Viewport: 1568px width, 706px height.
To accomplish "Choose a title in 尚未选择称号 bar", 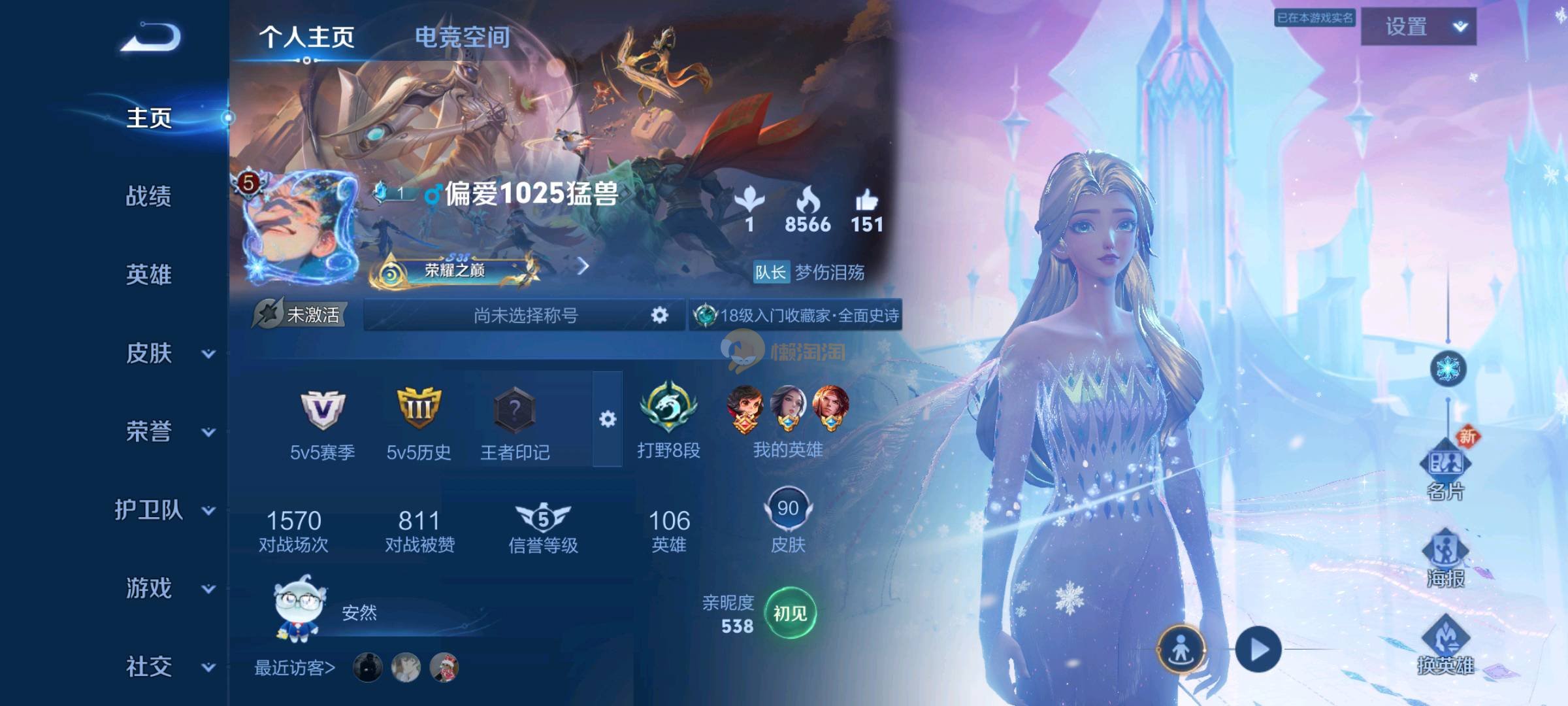I will pos(525,316).
